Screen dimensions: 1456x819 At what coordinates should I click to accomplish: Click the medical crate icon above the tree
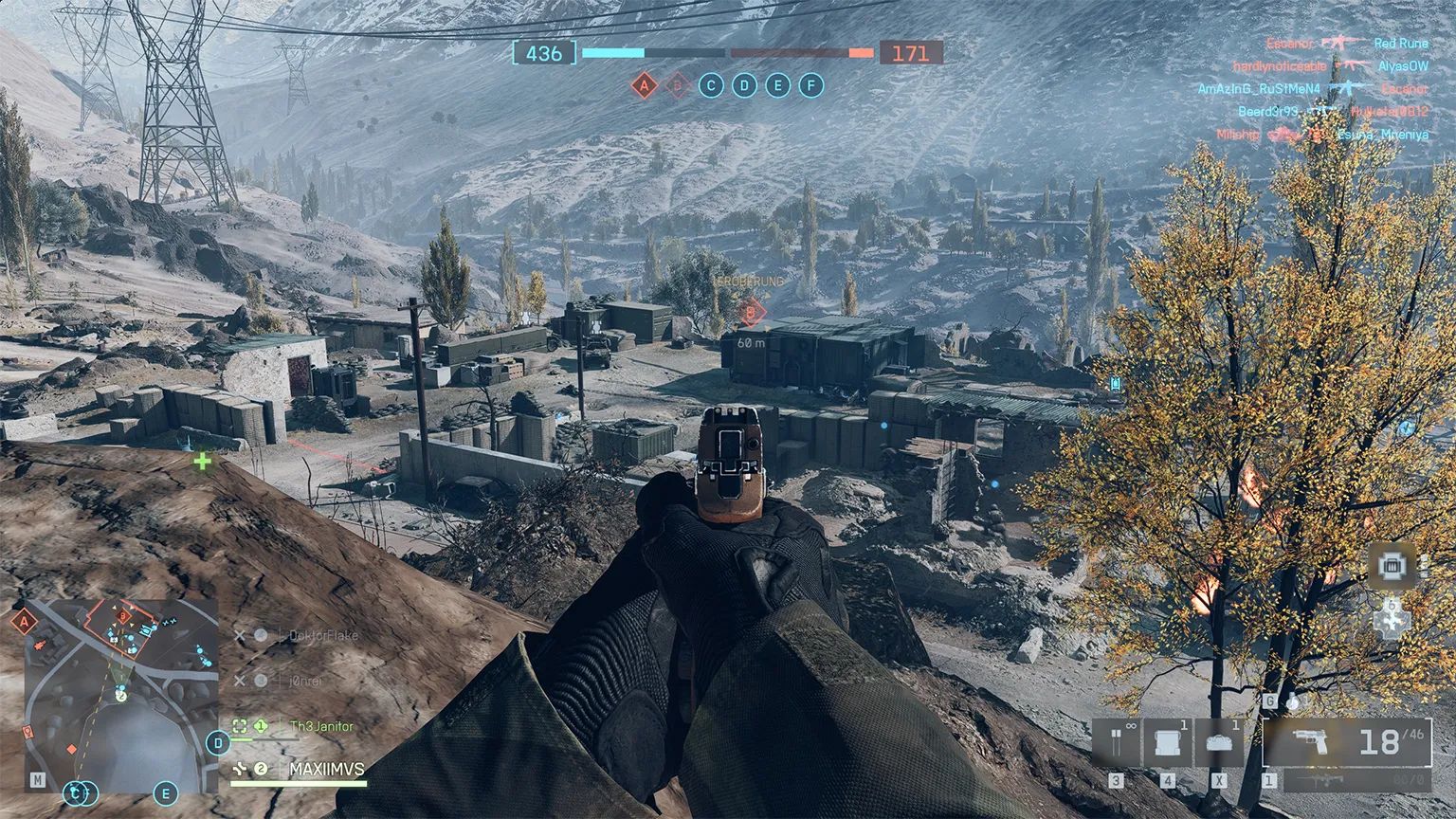coord(1392,565)
